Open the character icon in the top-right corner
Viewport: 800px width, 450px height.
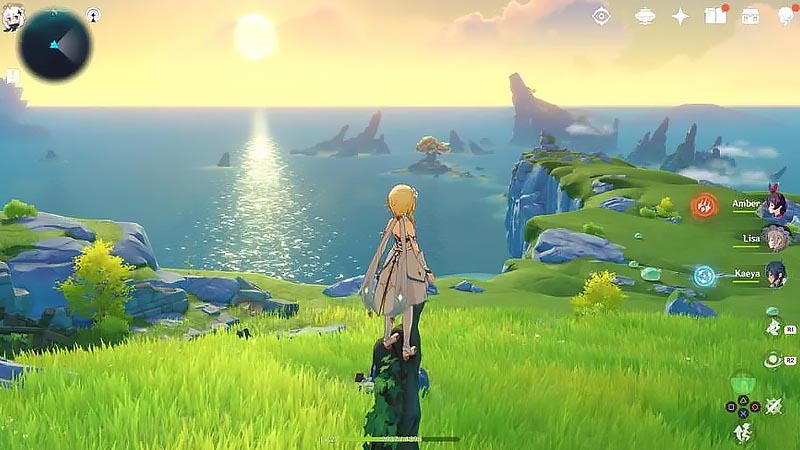click(785, 15)
